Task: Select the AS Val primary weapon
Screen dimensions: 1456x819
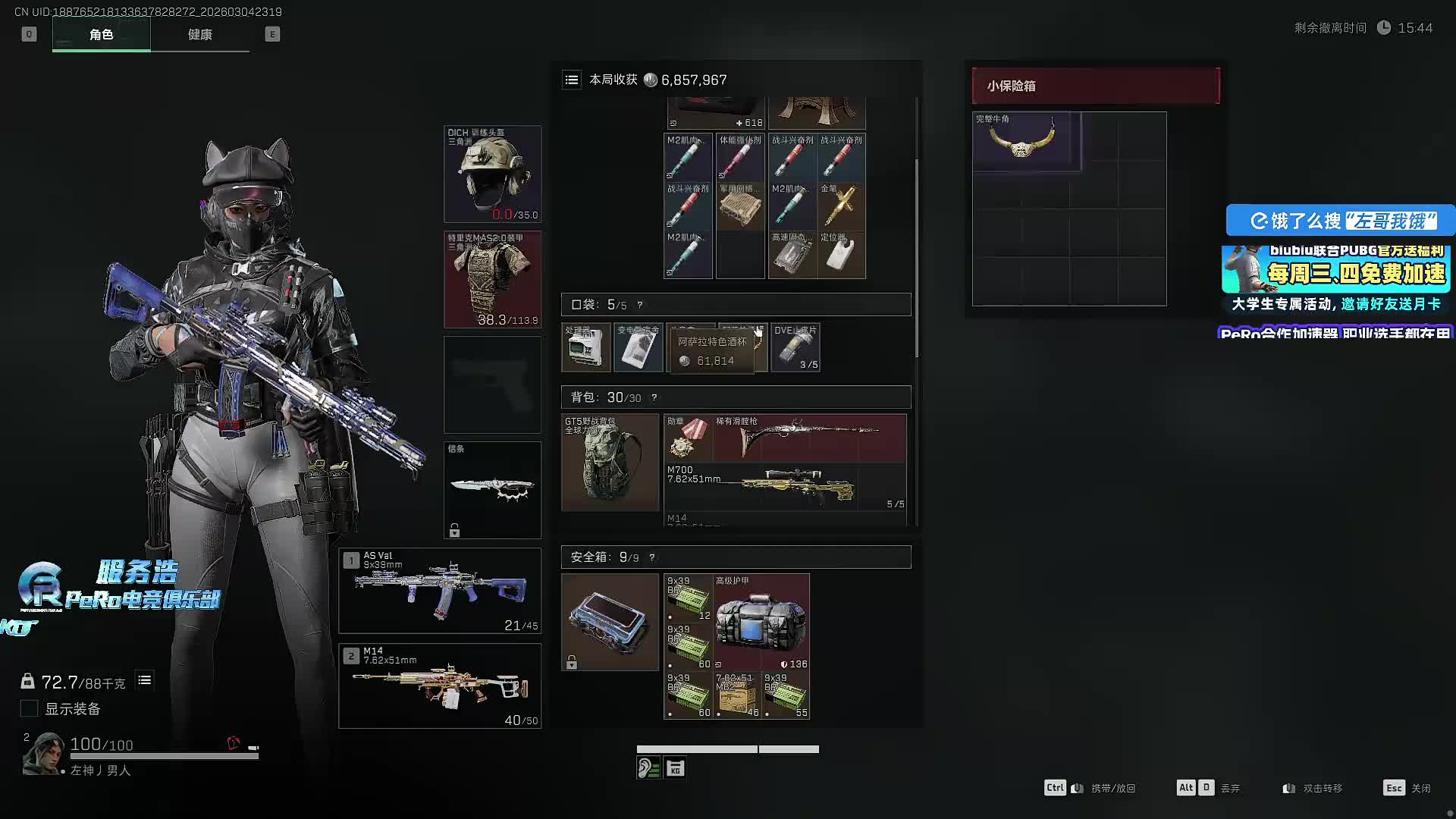Action: [440, 590]
